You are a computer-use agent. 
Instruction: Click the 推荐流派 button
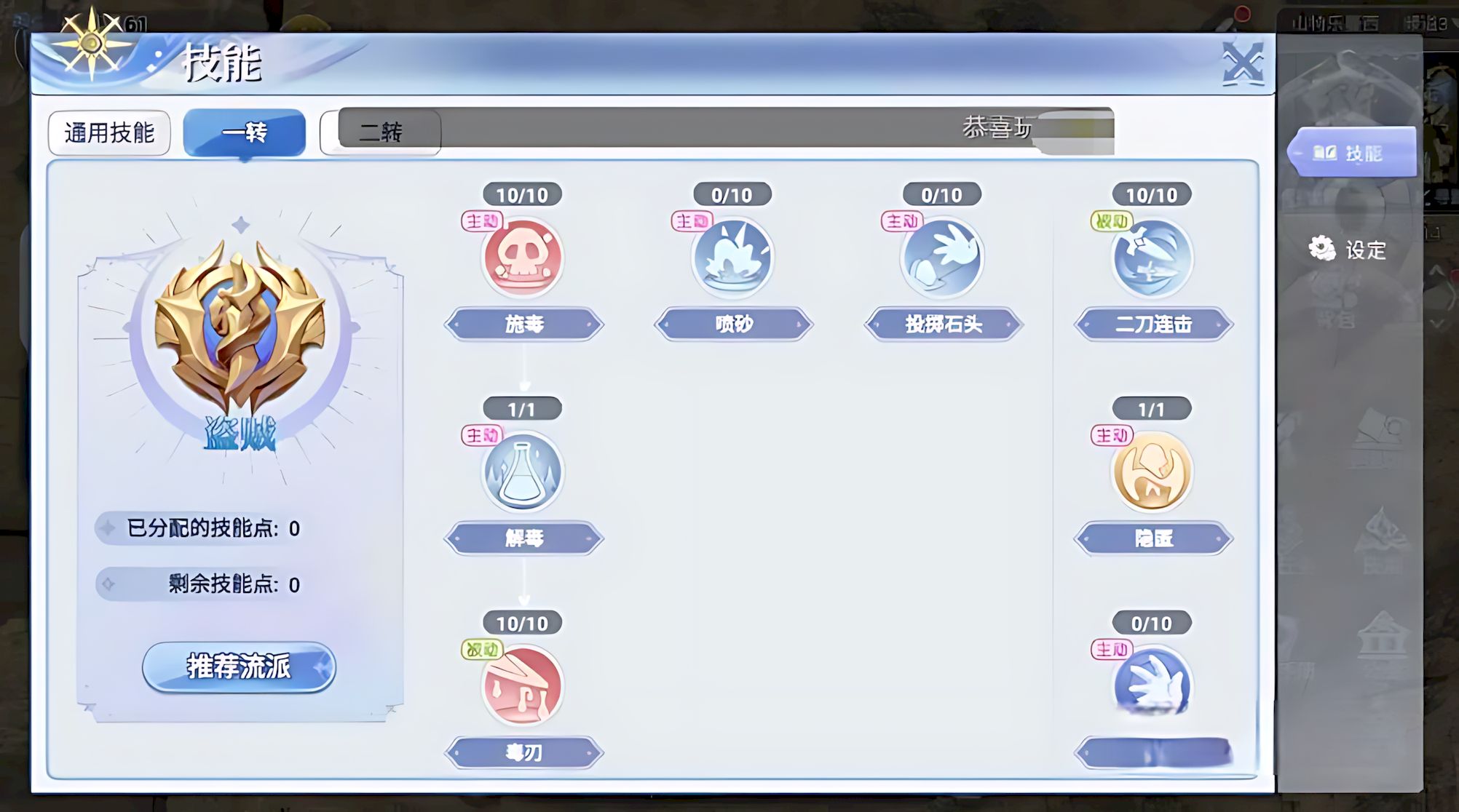[x=239, y=666]
